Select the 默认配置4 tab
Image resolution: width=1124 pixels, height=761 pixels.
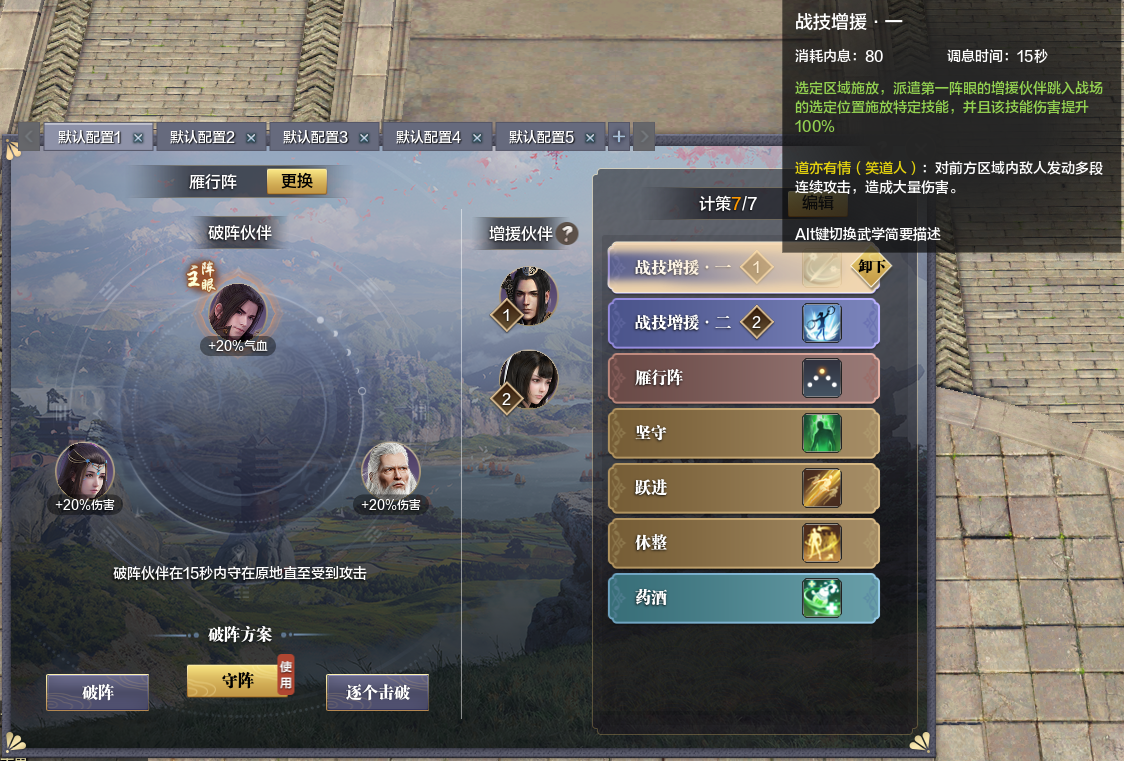click(x=428, y=137)
